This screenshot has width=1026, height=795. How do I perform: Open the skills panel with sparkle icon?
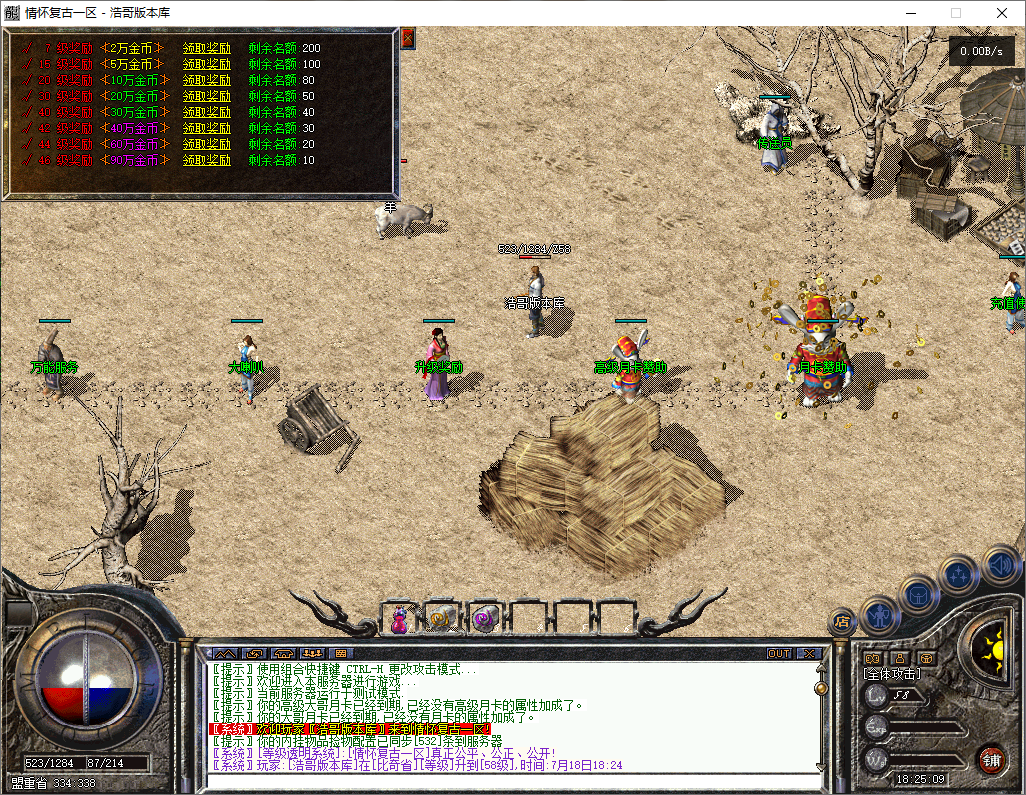point(959,574)
